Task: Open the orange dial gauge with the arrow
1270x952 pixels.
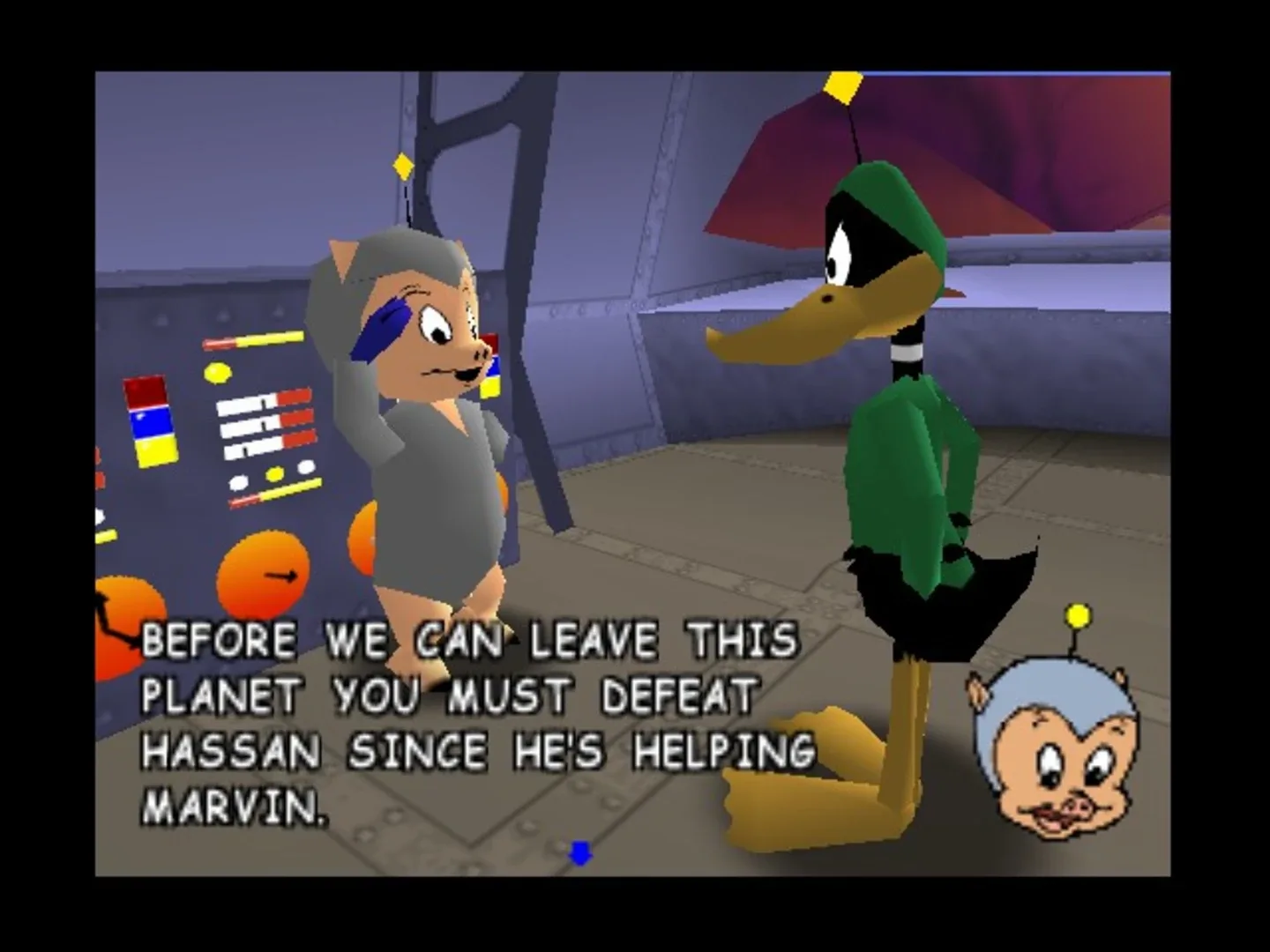Action: pos(265,573)
